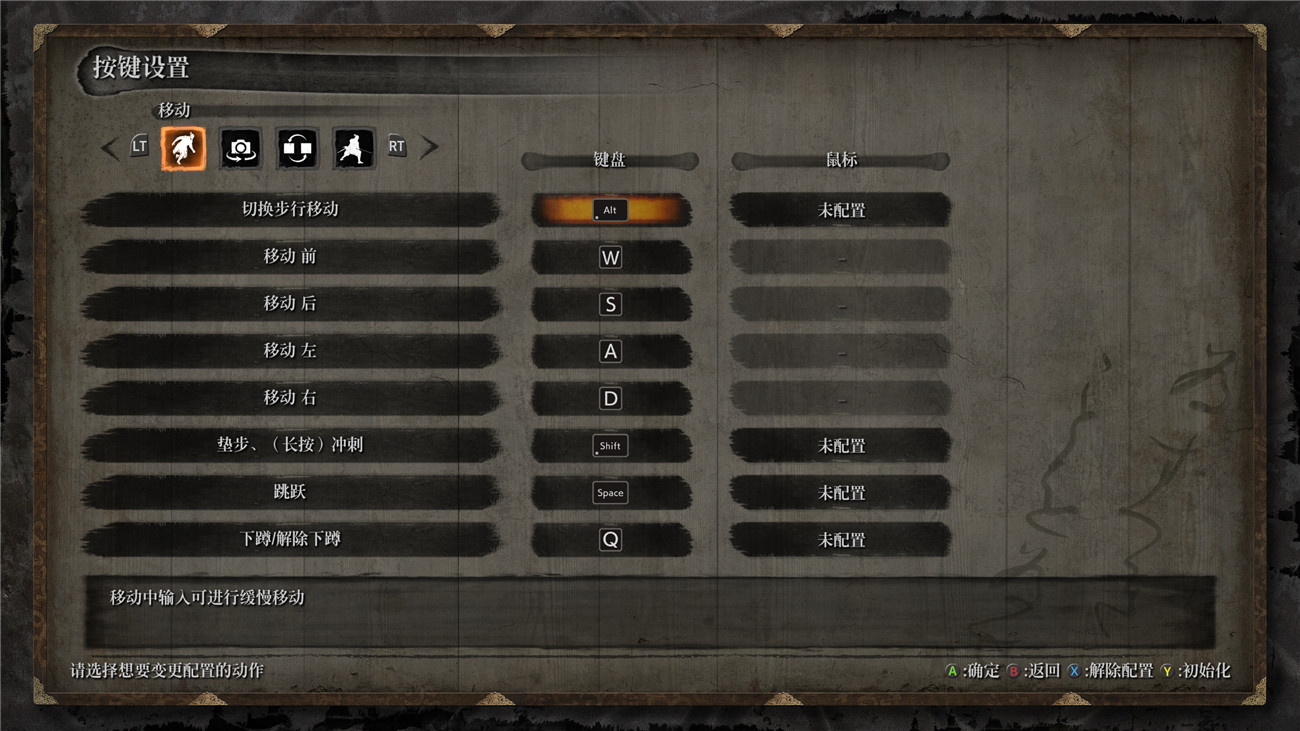
Task: Rebind the S key for move backward
Action: point(610,304)
